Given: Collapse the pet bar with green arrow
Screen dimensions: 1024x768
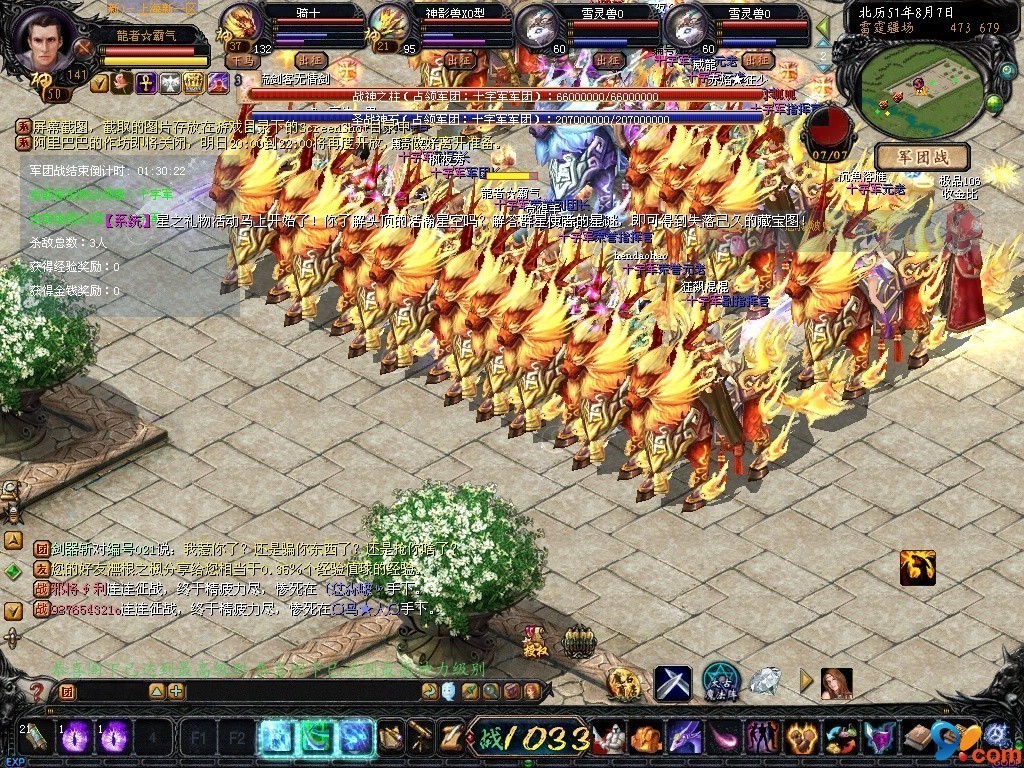Looking at the screenshot, I should click(823, 27).
